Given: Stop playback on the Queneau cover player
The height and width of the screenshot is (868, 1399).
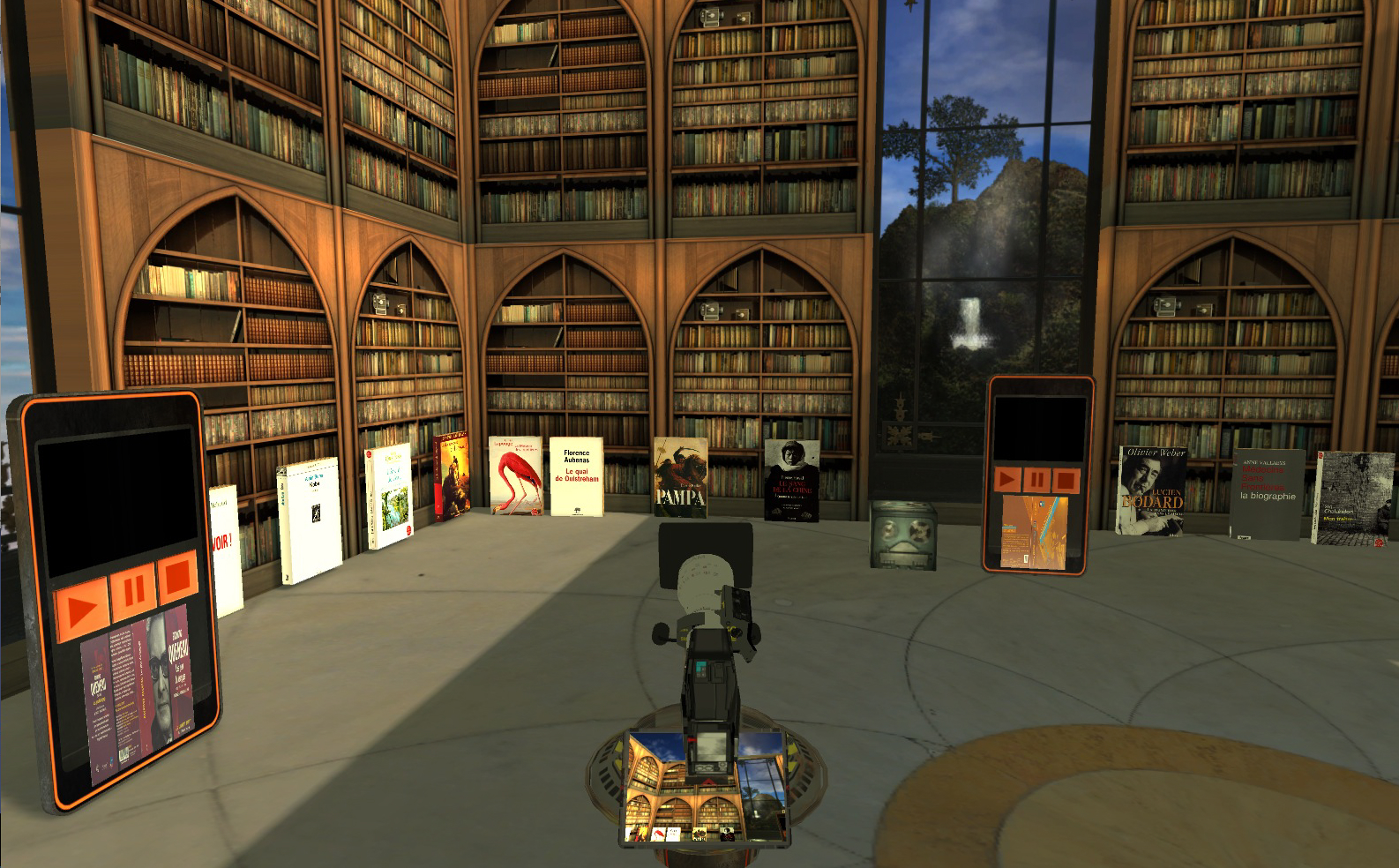Looking at the screenshot, I should (177, 576).
